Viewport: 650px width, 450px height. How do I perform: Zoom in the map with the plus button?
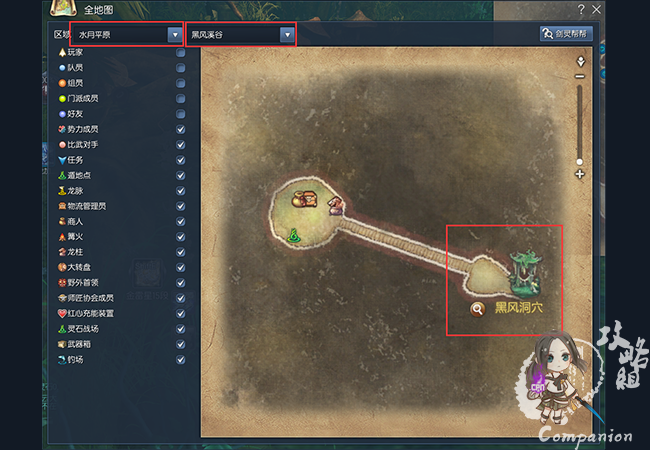coord(580,174)
